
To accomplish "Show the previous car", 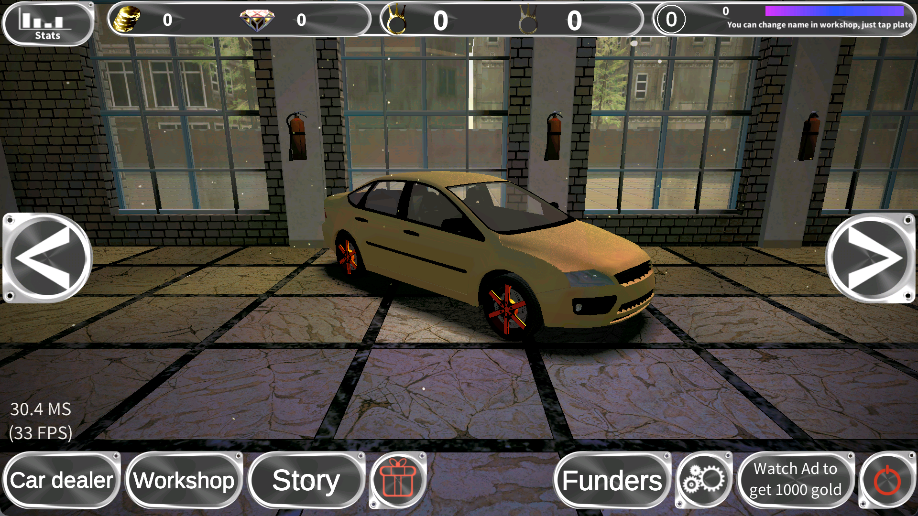I will point(47,258).
